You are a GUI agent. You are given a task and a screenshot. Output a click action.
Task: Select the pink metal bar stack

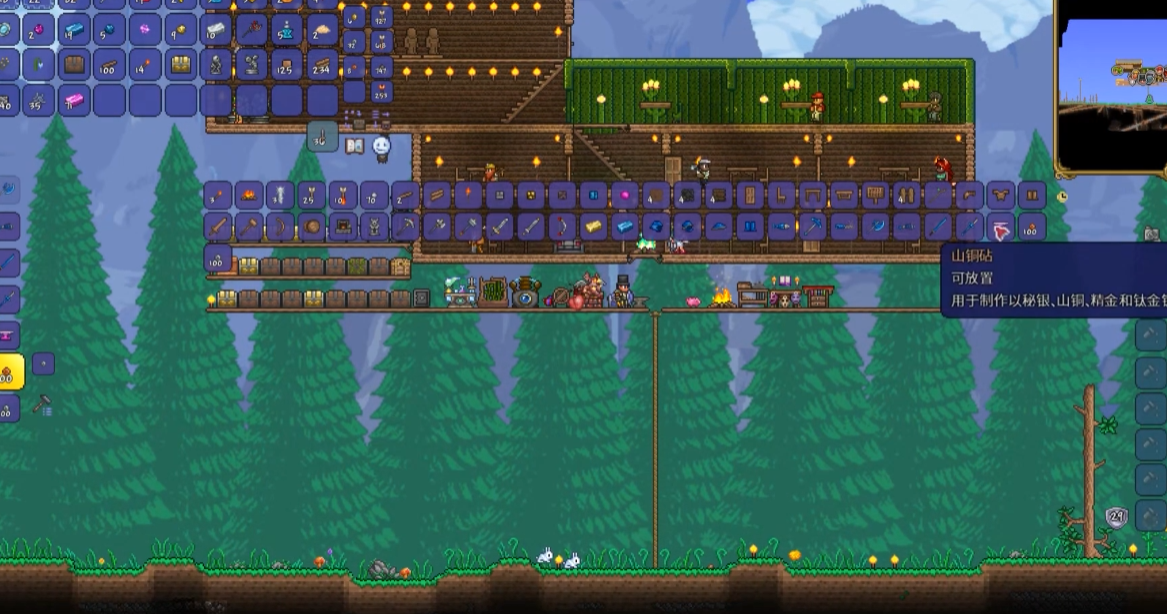(x=74, y=100)
